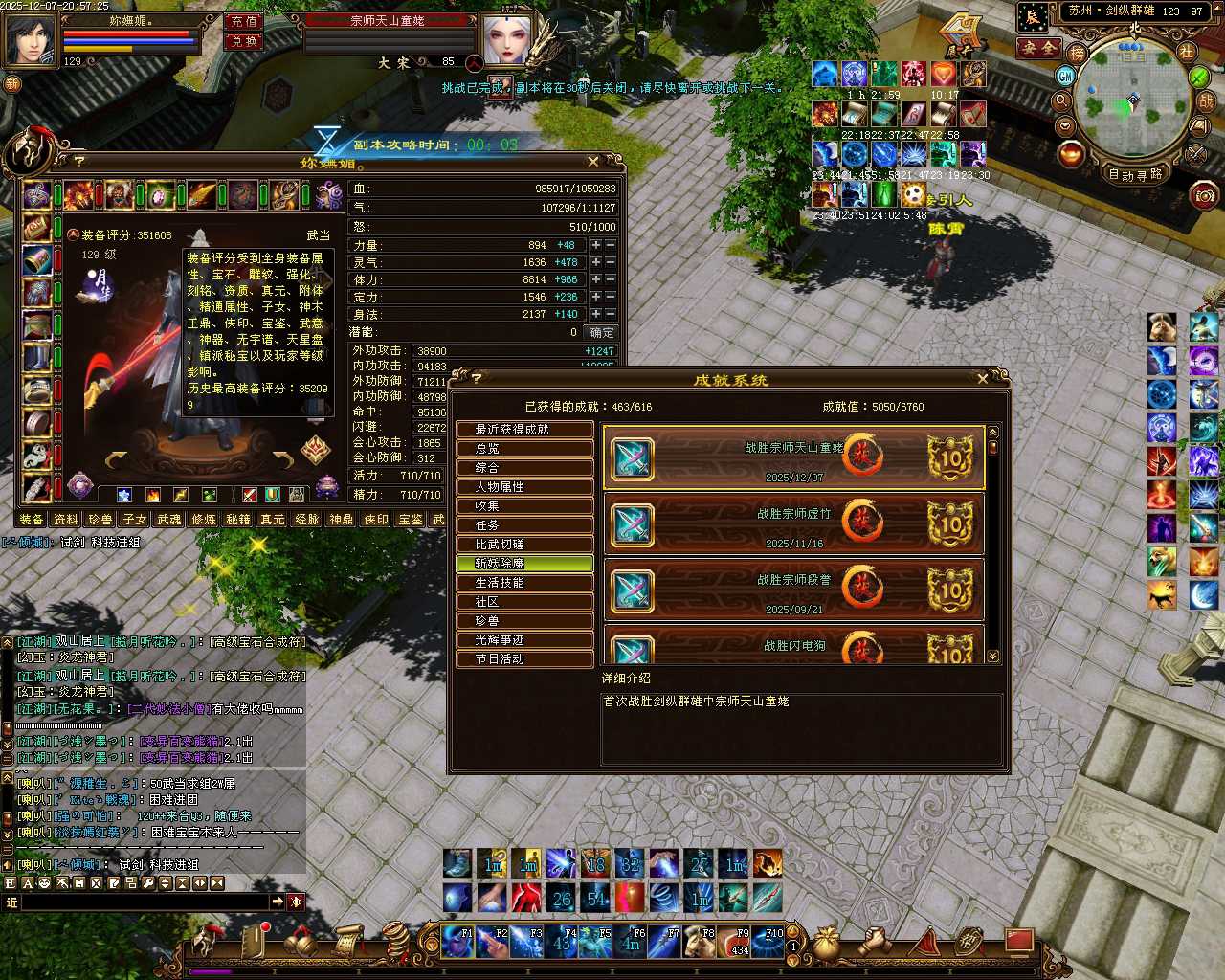
Task: Click the chat input field
Action: point(144,902)
